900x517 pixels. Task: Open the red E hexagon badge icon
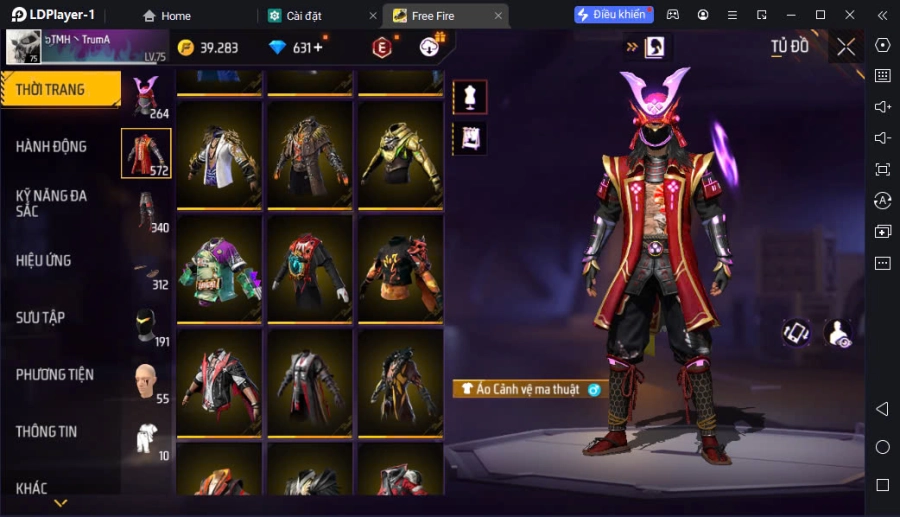click(381, 47)
